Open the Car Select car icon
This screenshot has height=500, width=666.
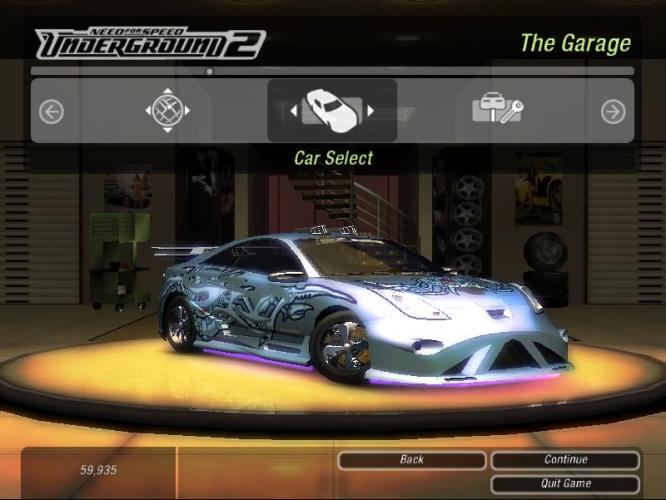click(x=331, y=109)
